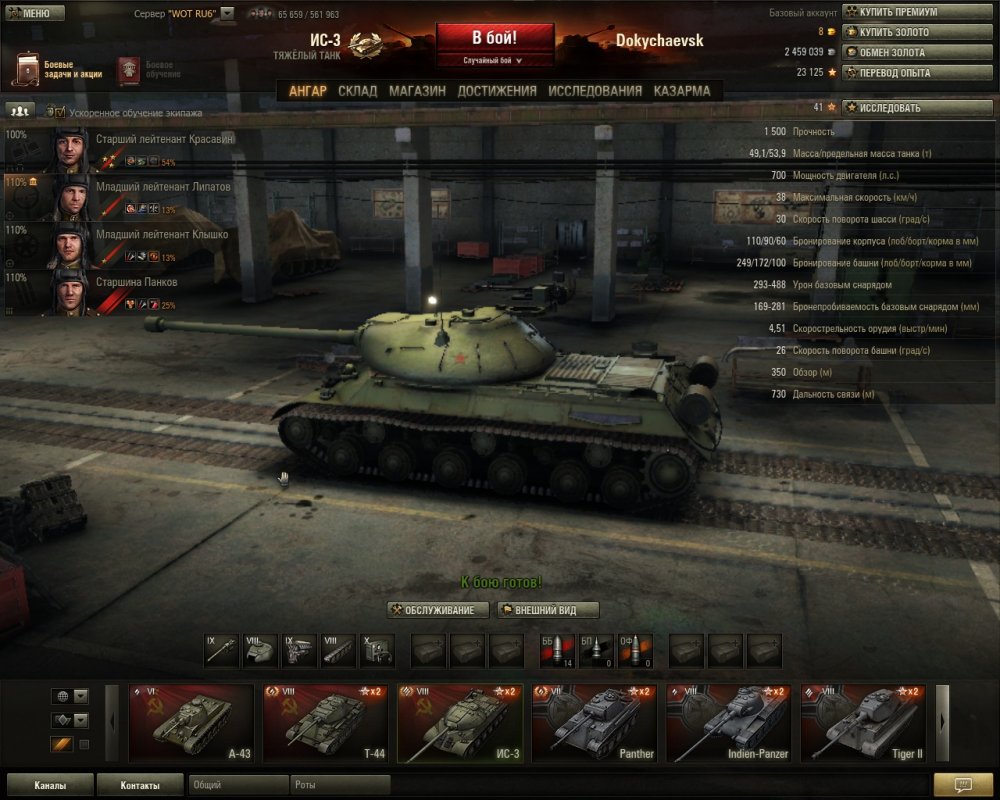Go to the ИССЛЕДОВАНИЯ tab
This screenshot has width=1000, height=800.
[x=595, y=91]
